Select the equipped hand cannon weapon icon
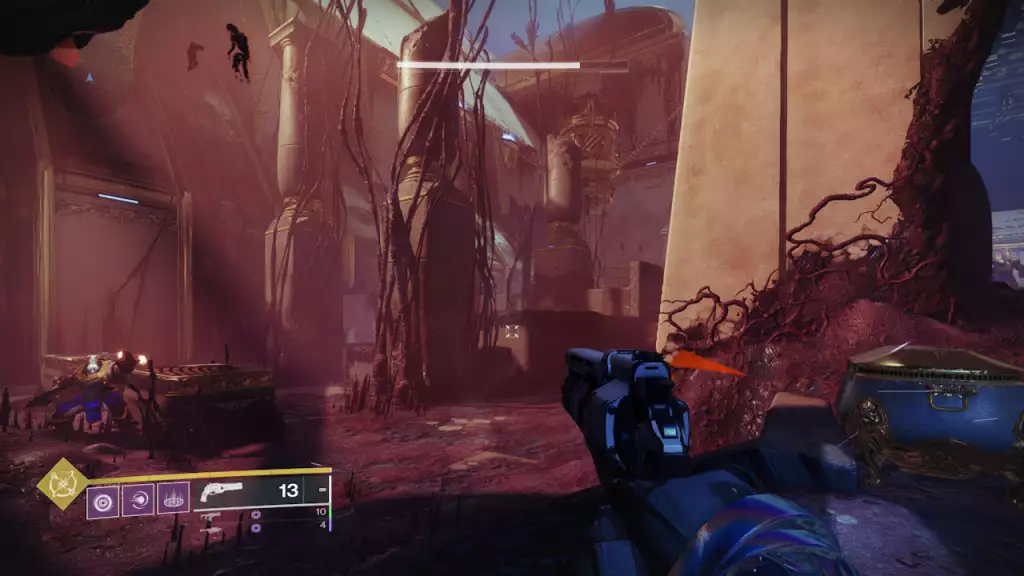 [221, 491]
